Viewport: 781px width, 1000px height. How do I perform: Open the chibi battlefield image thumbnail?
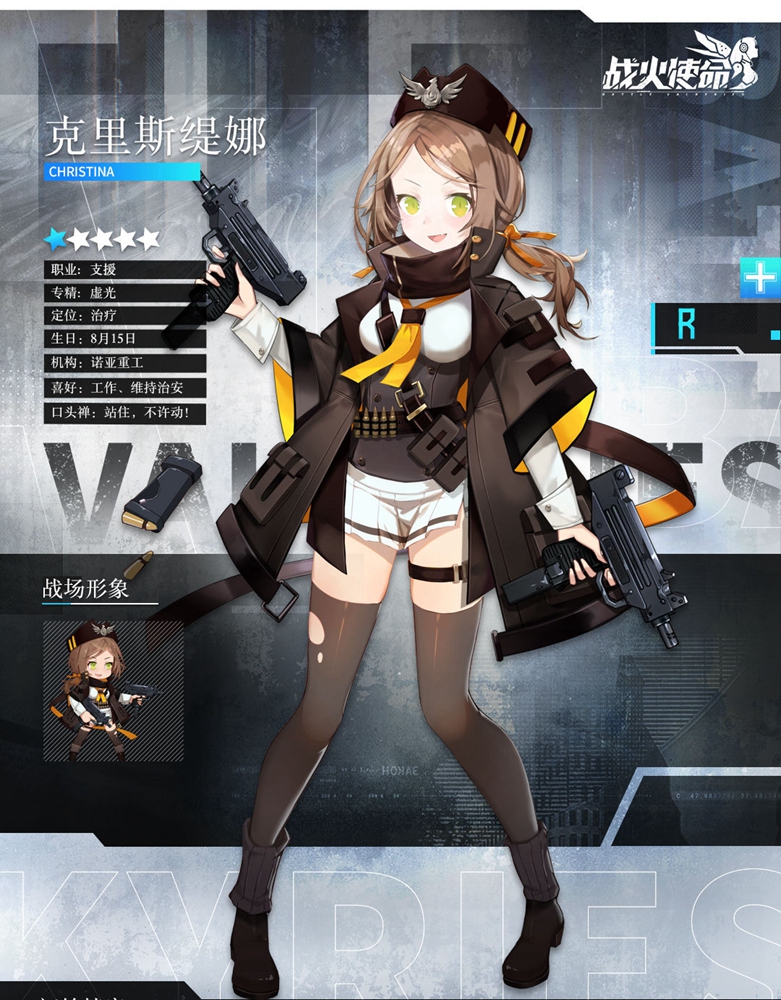click(113, 691)
